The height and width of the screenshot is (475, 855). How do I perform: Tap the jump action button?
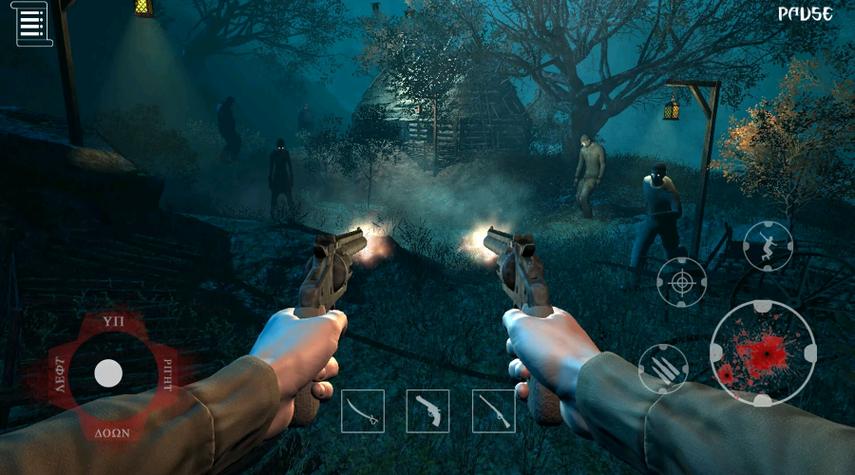(x=768, y=246)
